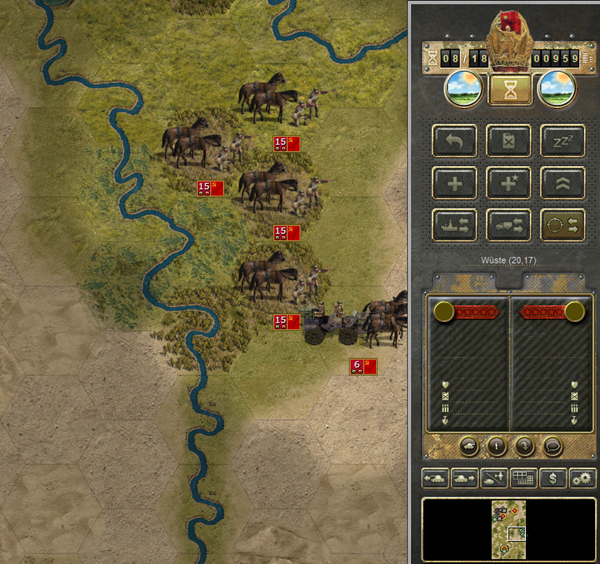Choose the plain plus reinforcement button
The image size is (600, 564).
click(454, 183)
